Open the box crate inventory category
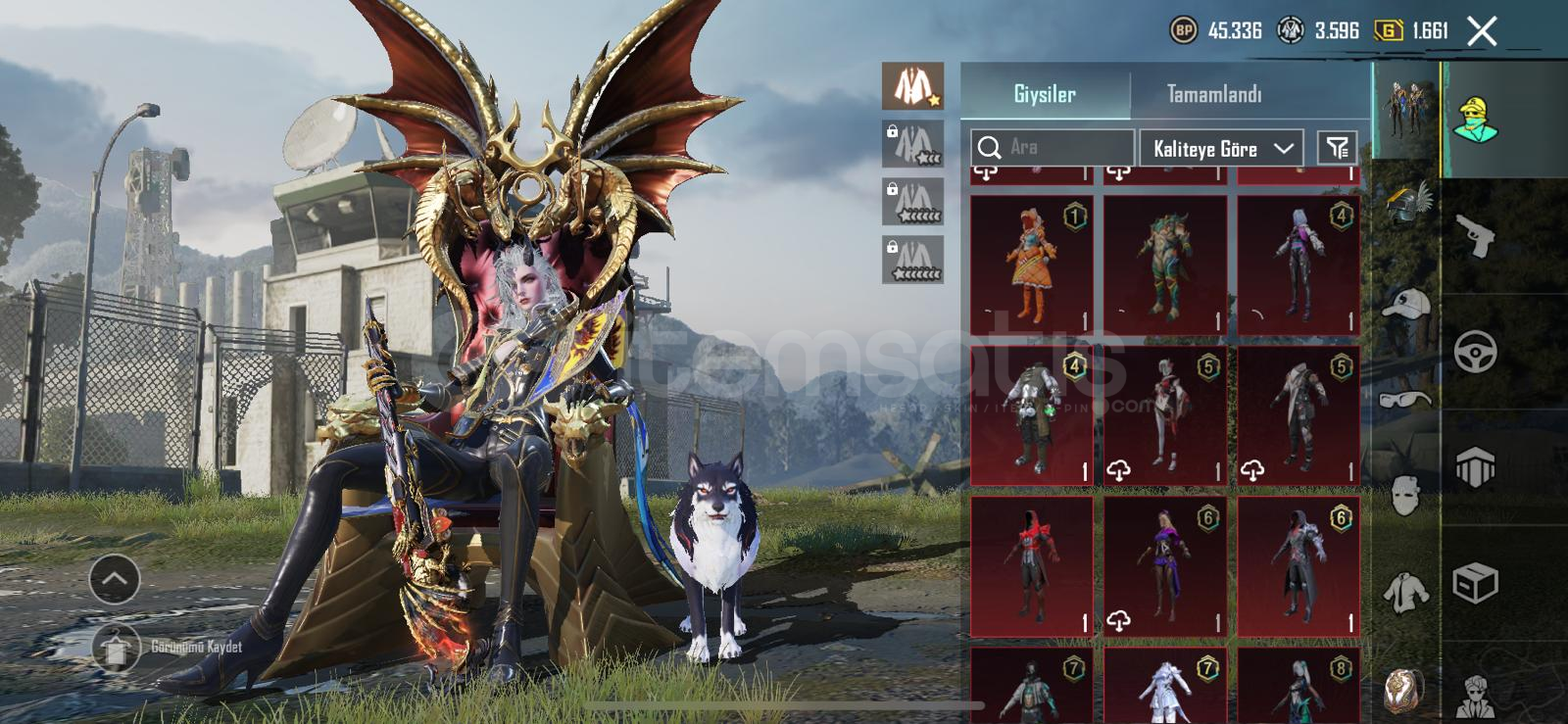Viewport: 1568px width, 724px height. [x=1475, y=584]
